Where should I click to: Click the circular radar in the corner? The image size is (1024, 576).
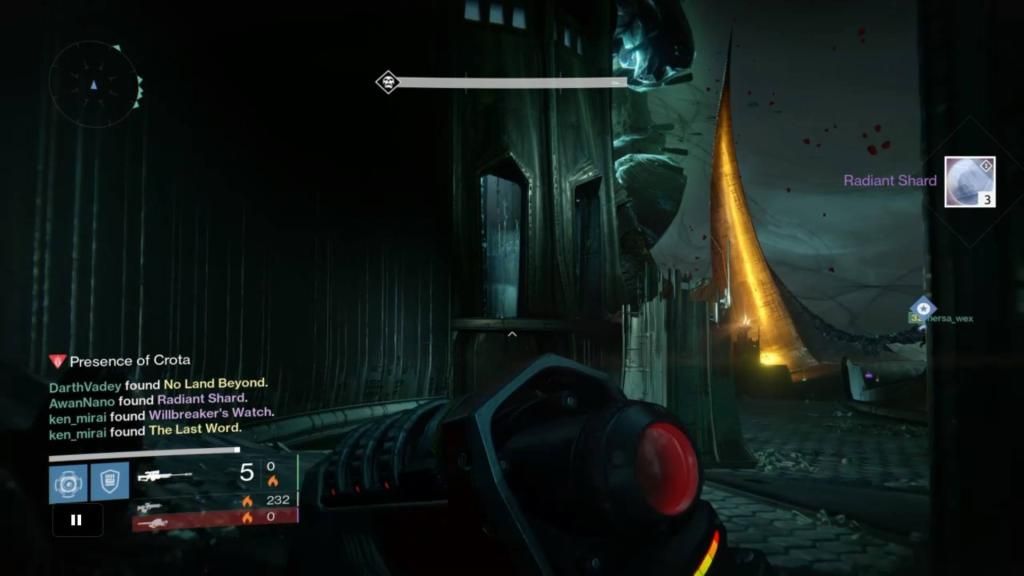pos(93,85)
